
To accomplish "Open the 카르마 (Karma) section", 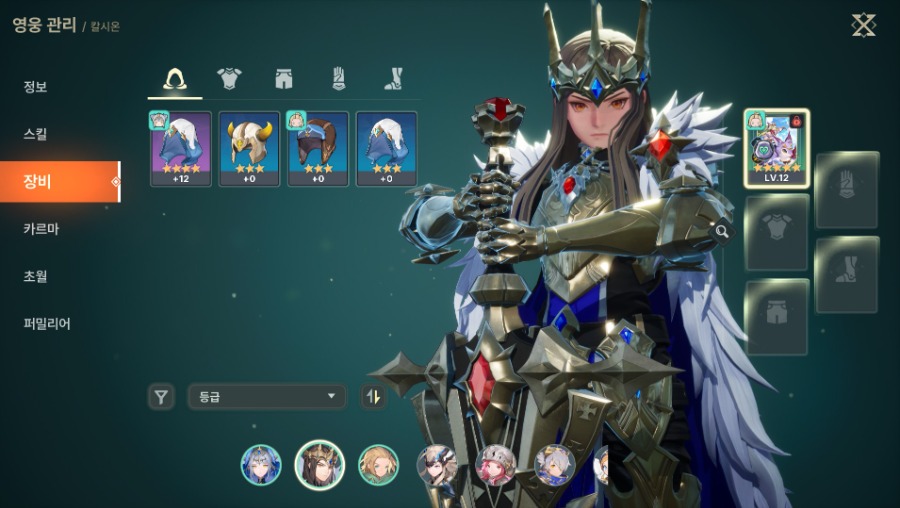I will 41,228.
